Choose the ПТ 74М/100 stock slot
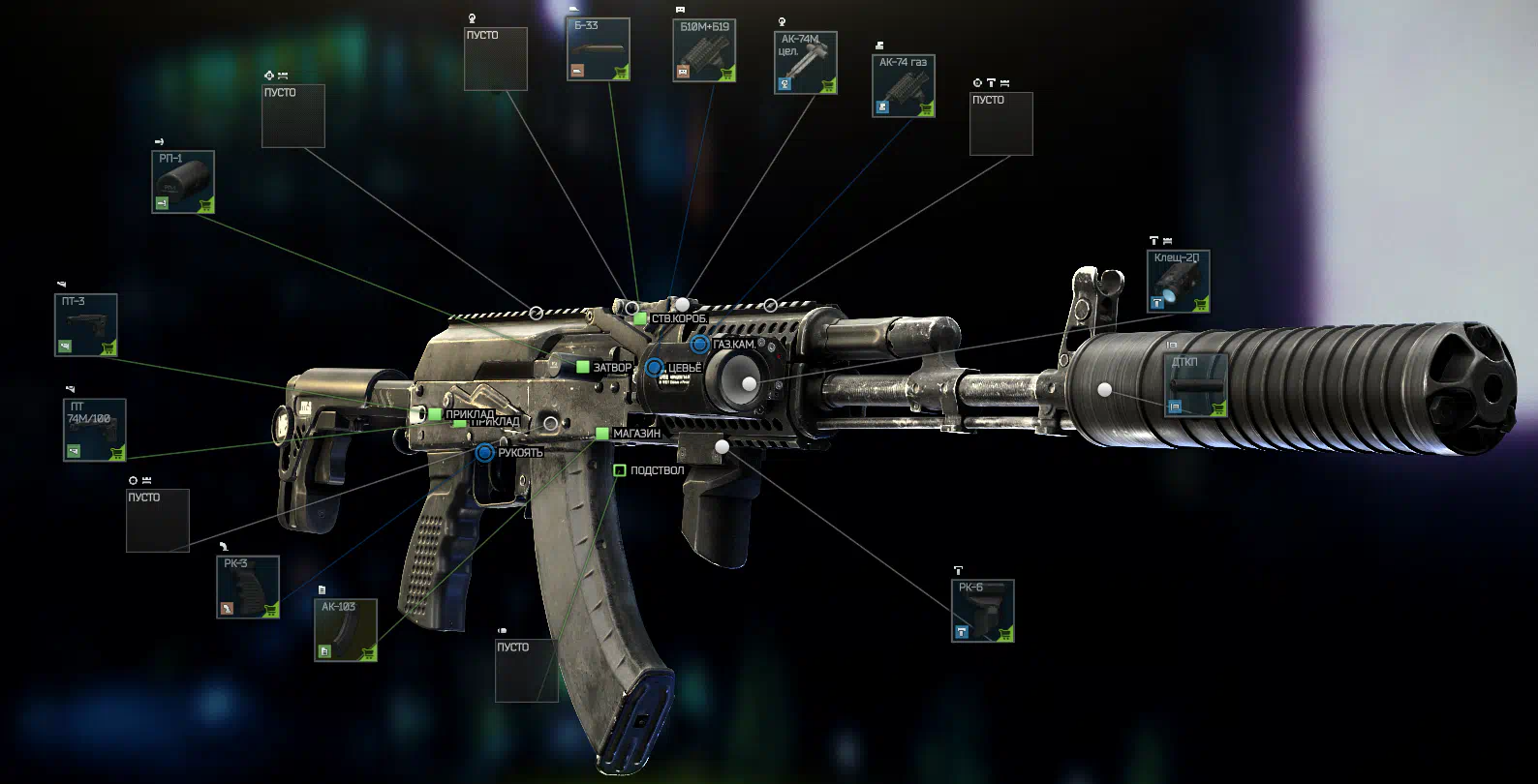The height and width of the screenshot is (784, 1538). [x=94, y=430]
